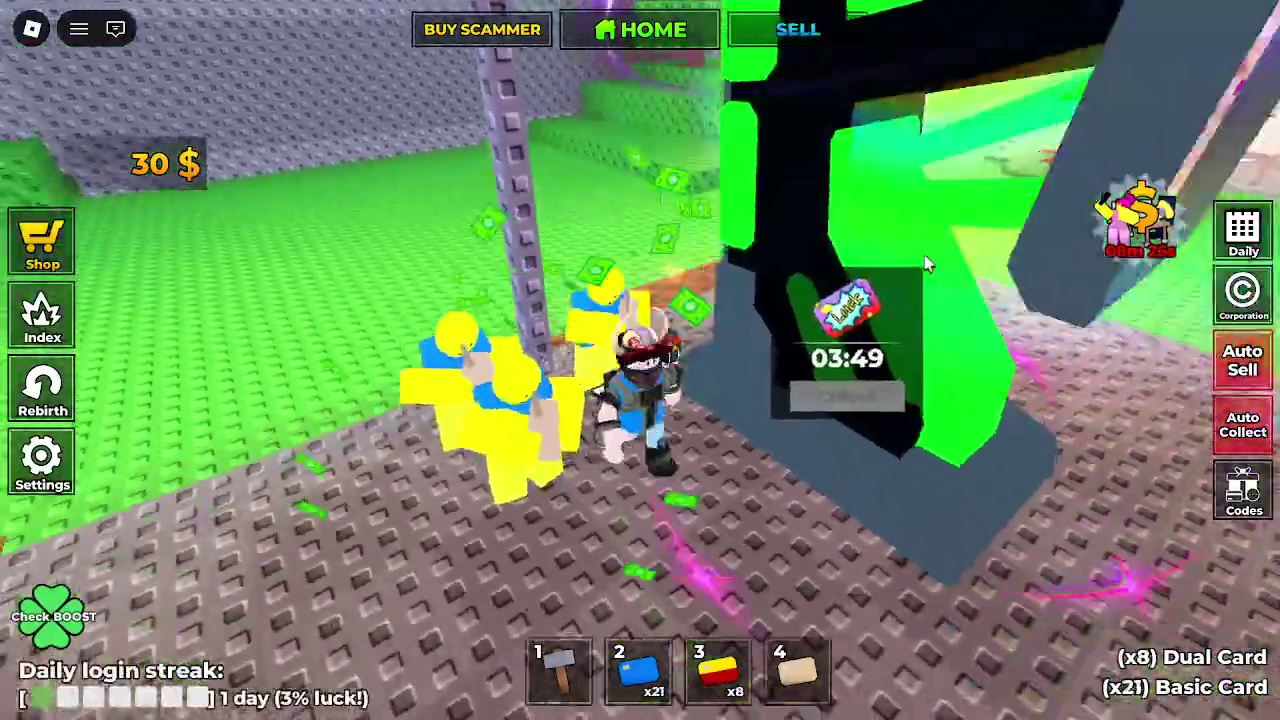Open the chat bubble
1280x720 pixels.
point(115,28)
